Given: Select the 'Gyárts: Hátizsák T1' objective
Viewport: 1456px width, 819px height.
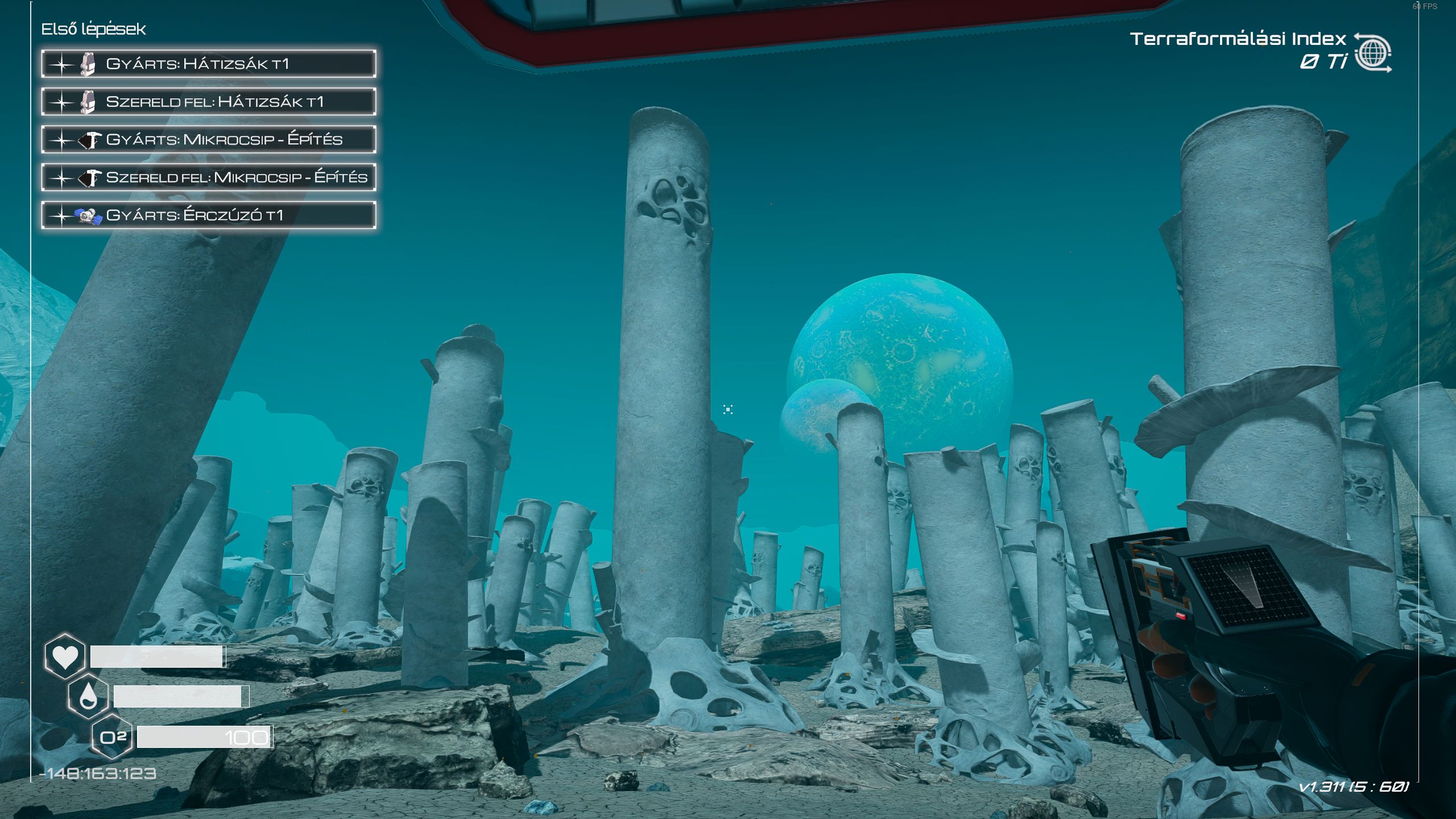Looking at the screenshot, I should click(x=208, y=64).
